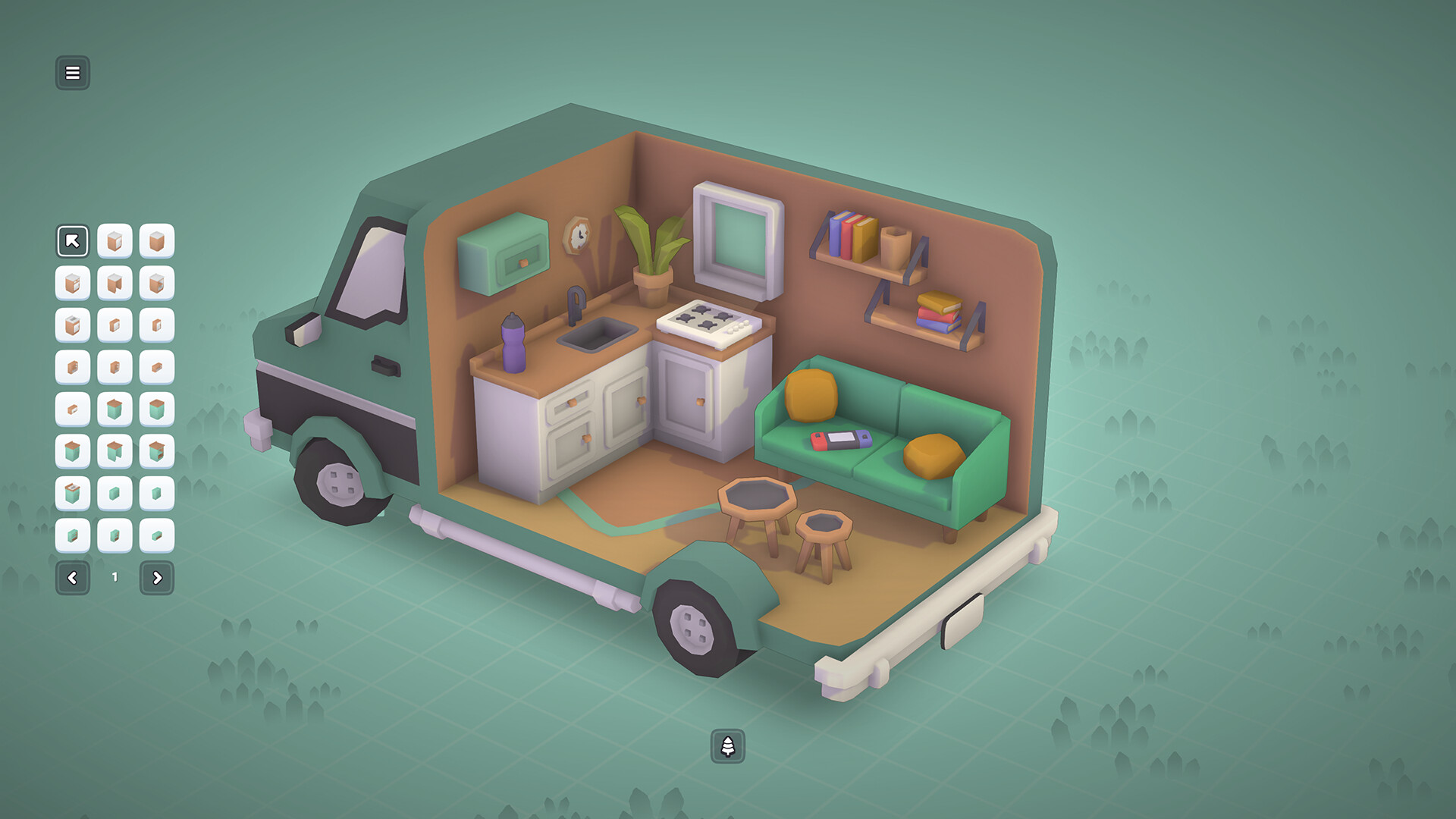The width and height of the screenshot is (1456, 819).
Task: Choose the open-door white cabinet piece
Action: coord(115,284)
